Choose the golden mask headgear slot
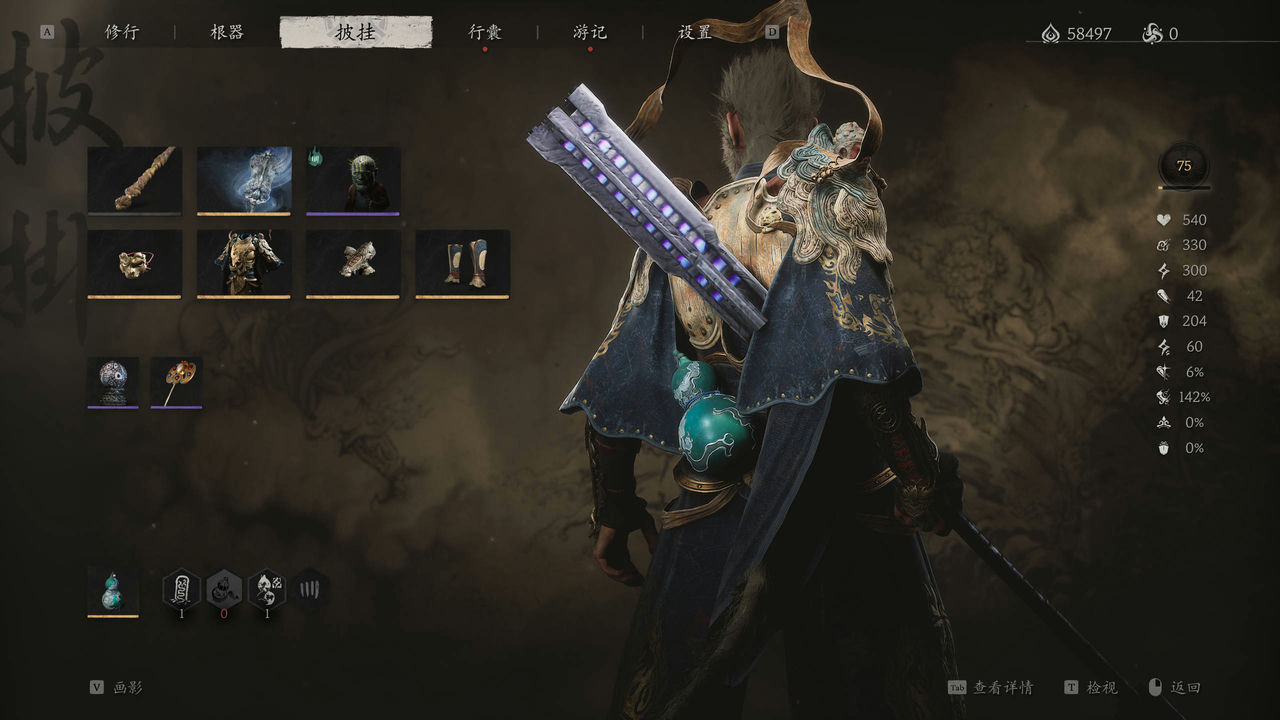Image resolution: width=1280 pixels, height=720 pixels. [x=134, y=264]
